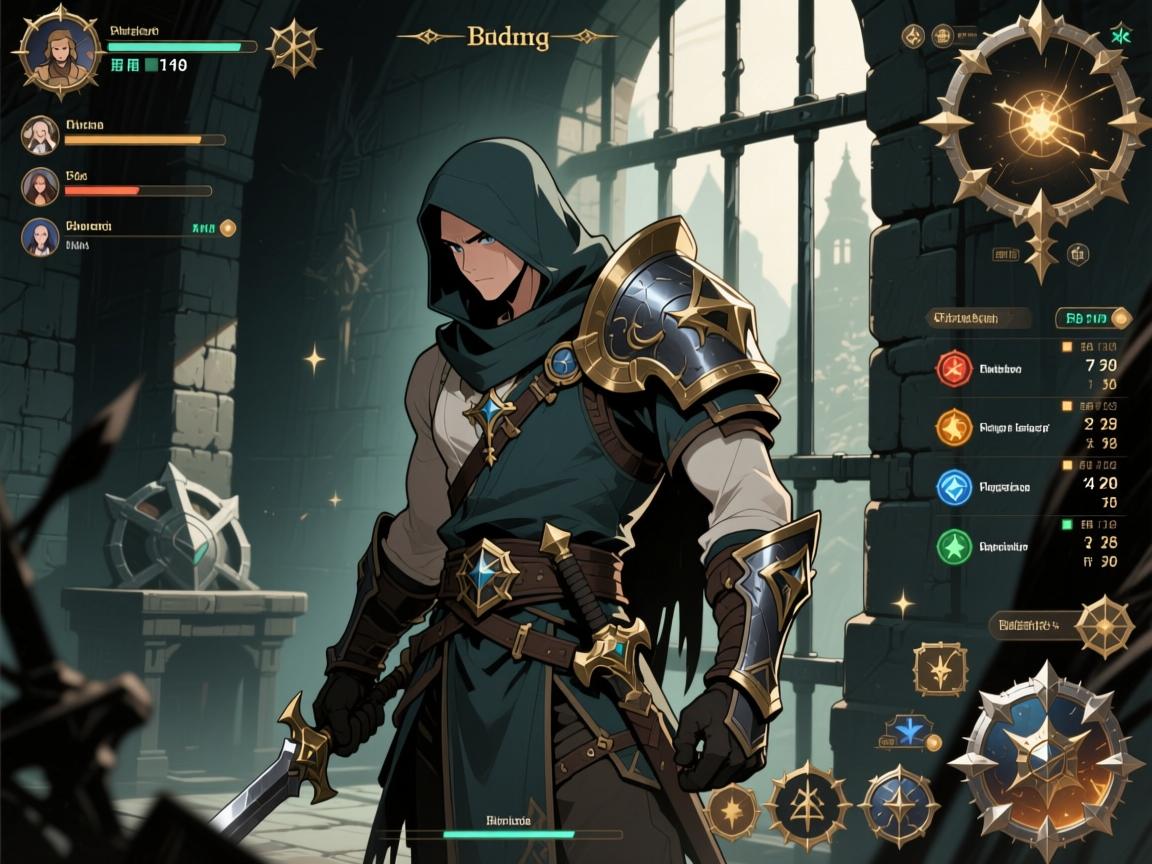Select the blue diamond skill icon
The height and width of the screenshot is (864, 1152).
pyautogui.click(x=954, y=487)
